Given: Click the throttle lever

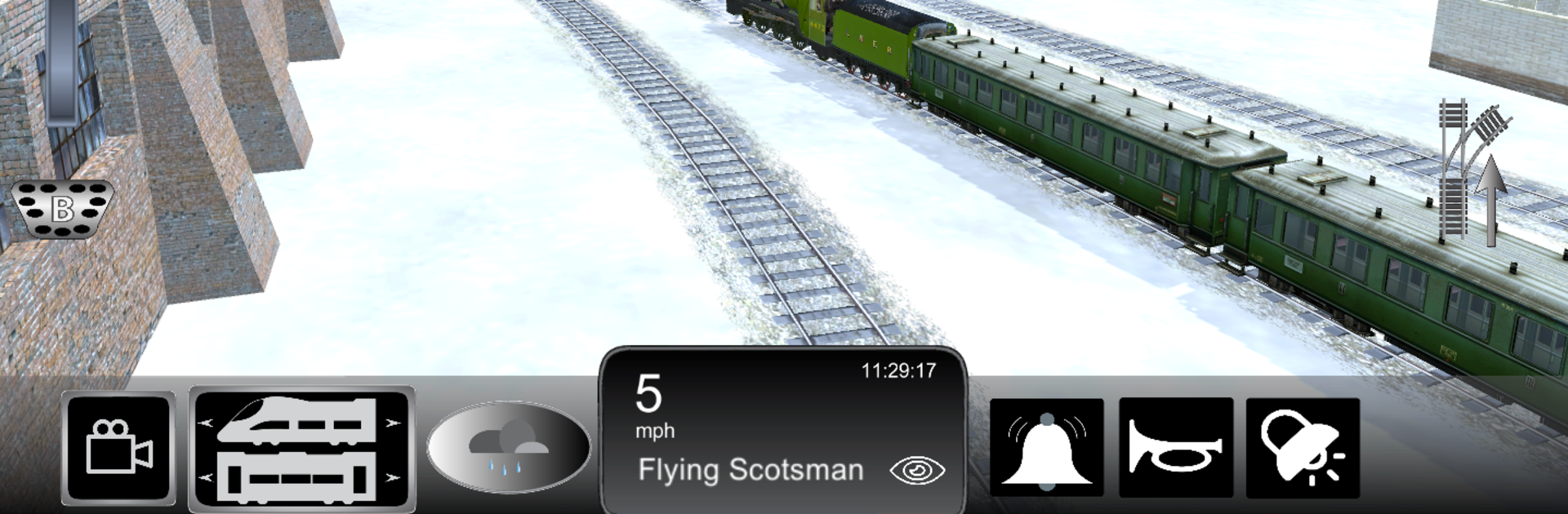Looking at the screenshot, I should (62, 61).
